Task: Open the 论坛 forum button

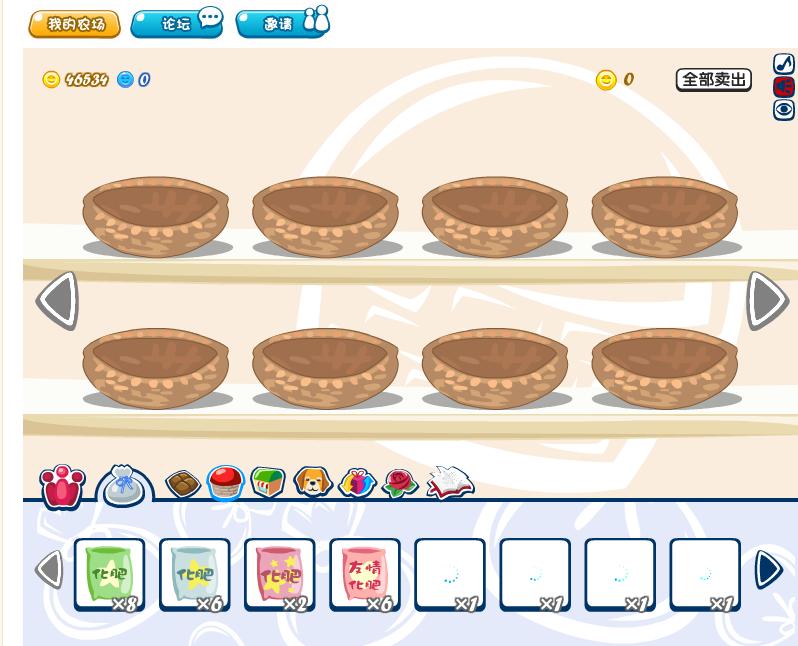Action: 177,23
